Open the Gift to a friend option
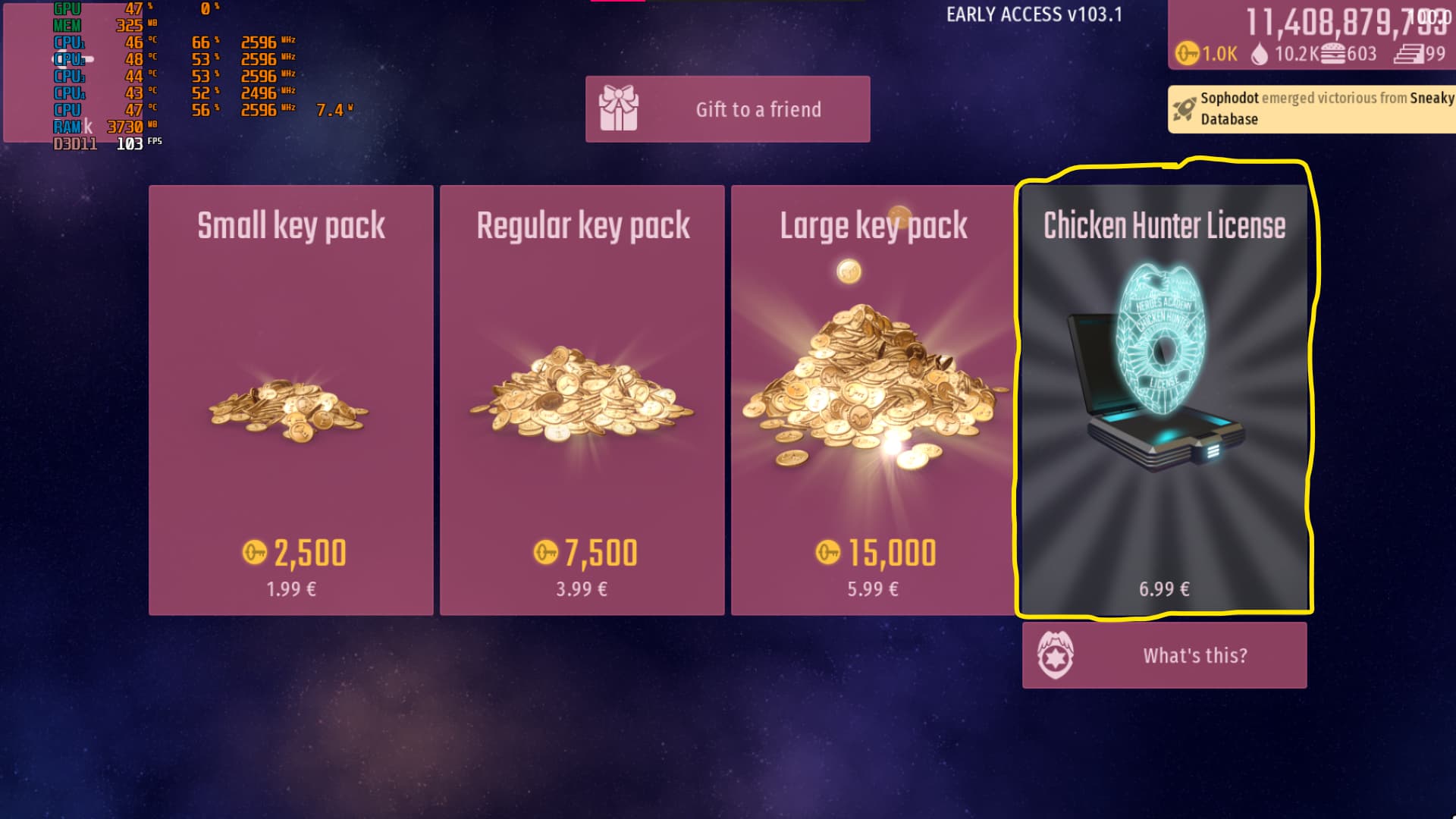 coord(727,109)
